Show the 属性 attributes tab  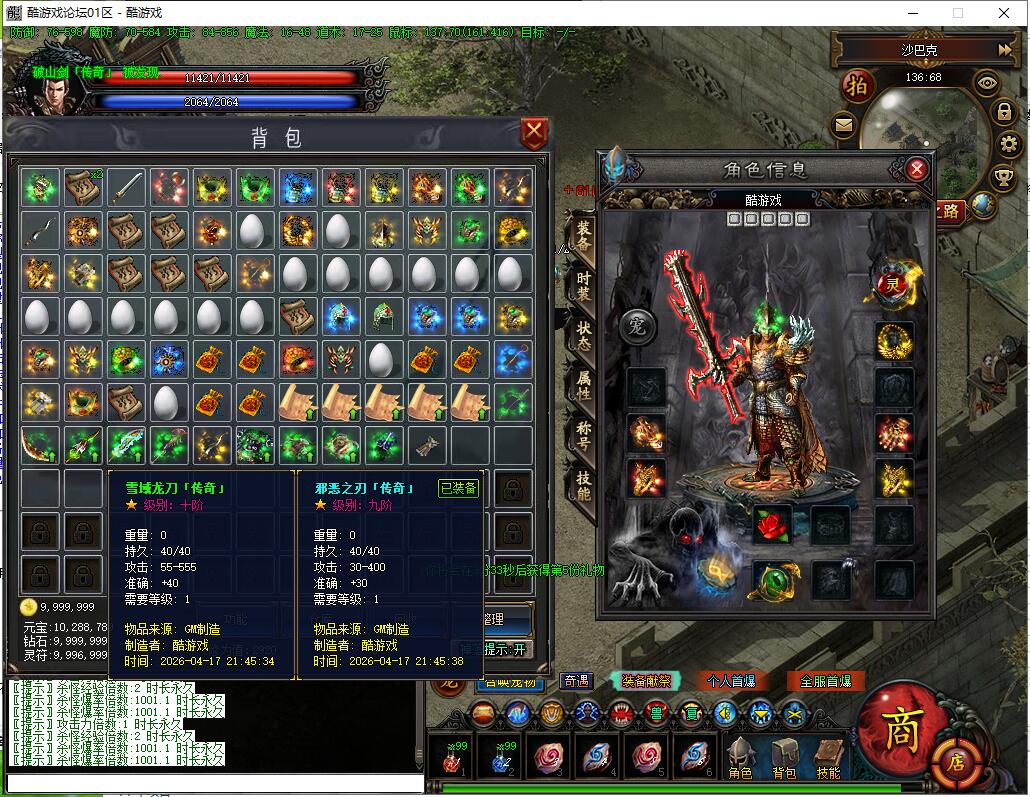coord(583,385)
